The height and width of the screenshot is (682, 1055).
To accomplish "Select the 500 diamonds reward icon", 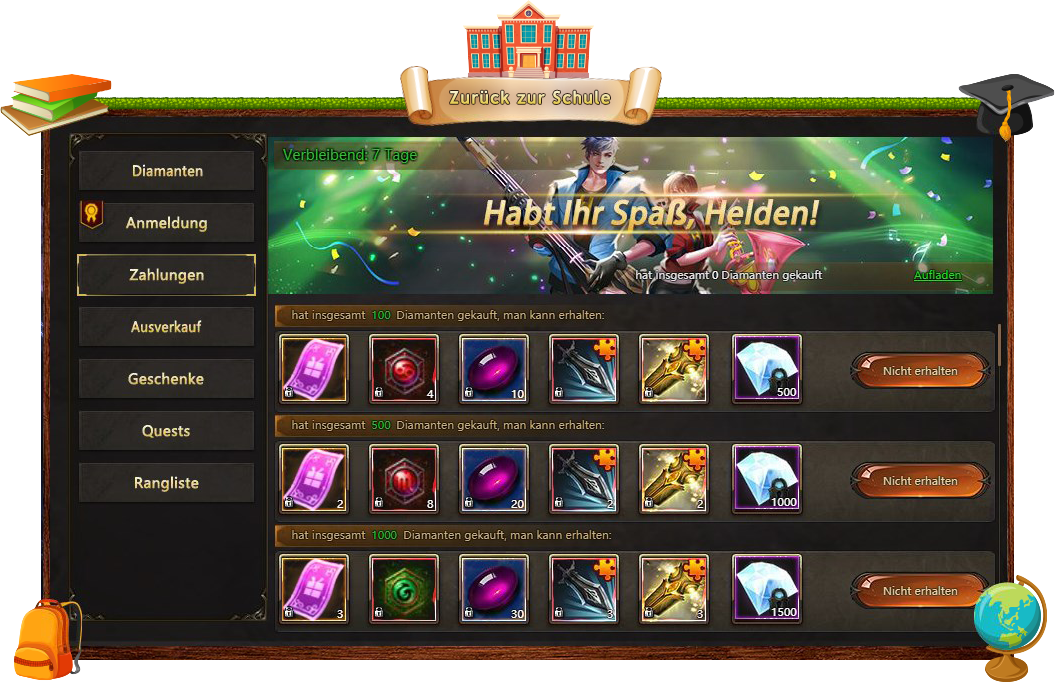I will (x=767, y=369).
